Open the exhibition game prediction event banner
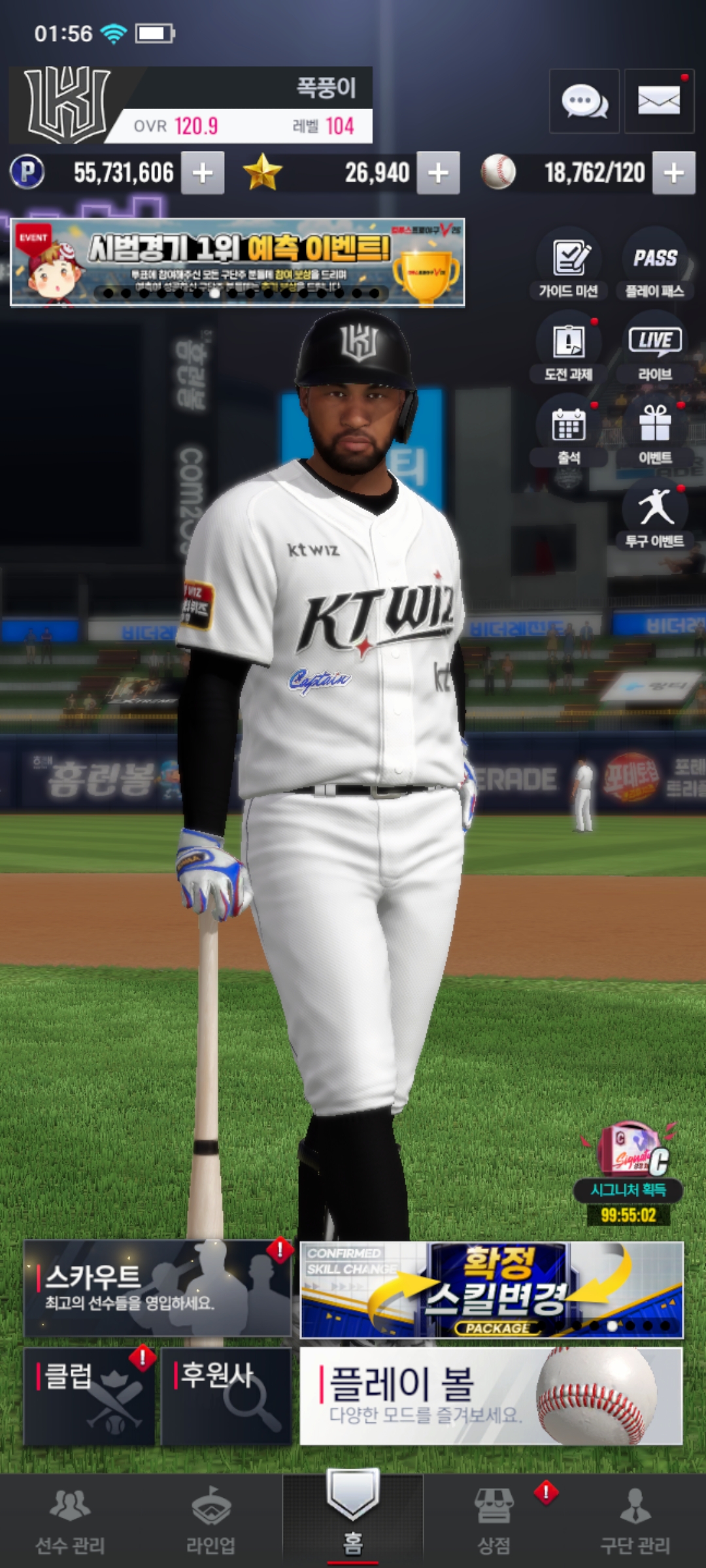 coord(237,263)
